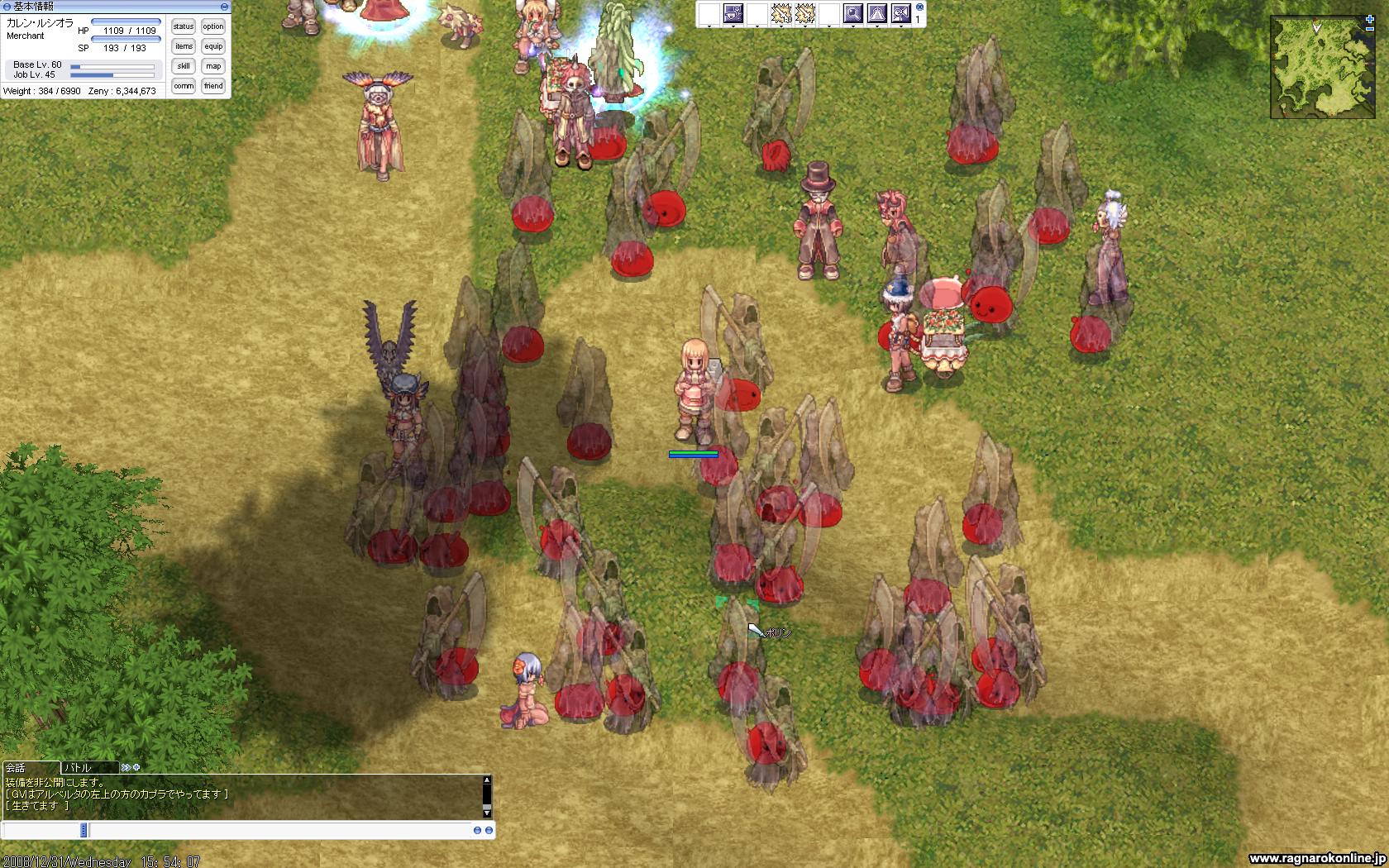The width and height of the screenshot is (1389, 868).
Task: Use the magnifying glass hotbar skill
Action: pyautogui.click(x=853, y=13)
